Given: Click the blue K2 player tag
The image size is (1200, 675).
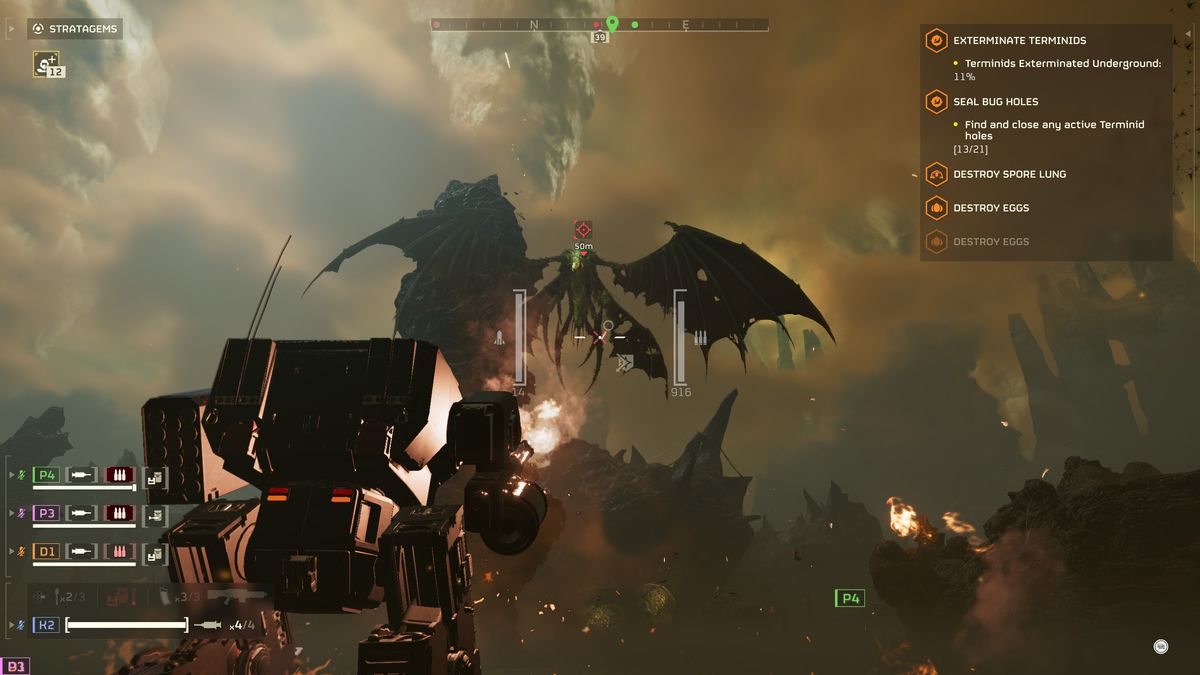Looking at the screenshot, I should 46,625.
